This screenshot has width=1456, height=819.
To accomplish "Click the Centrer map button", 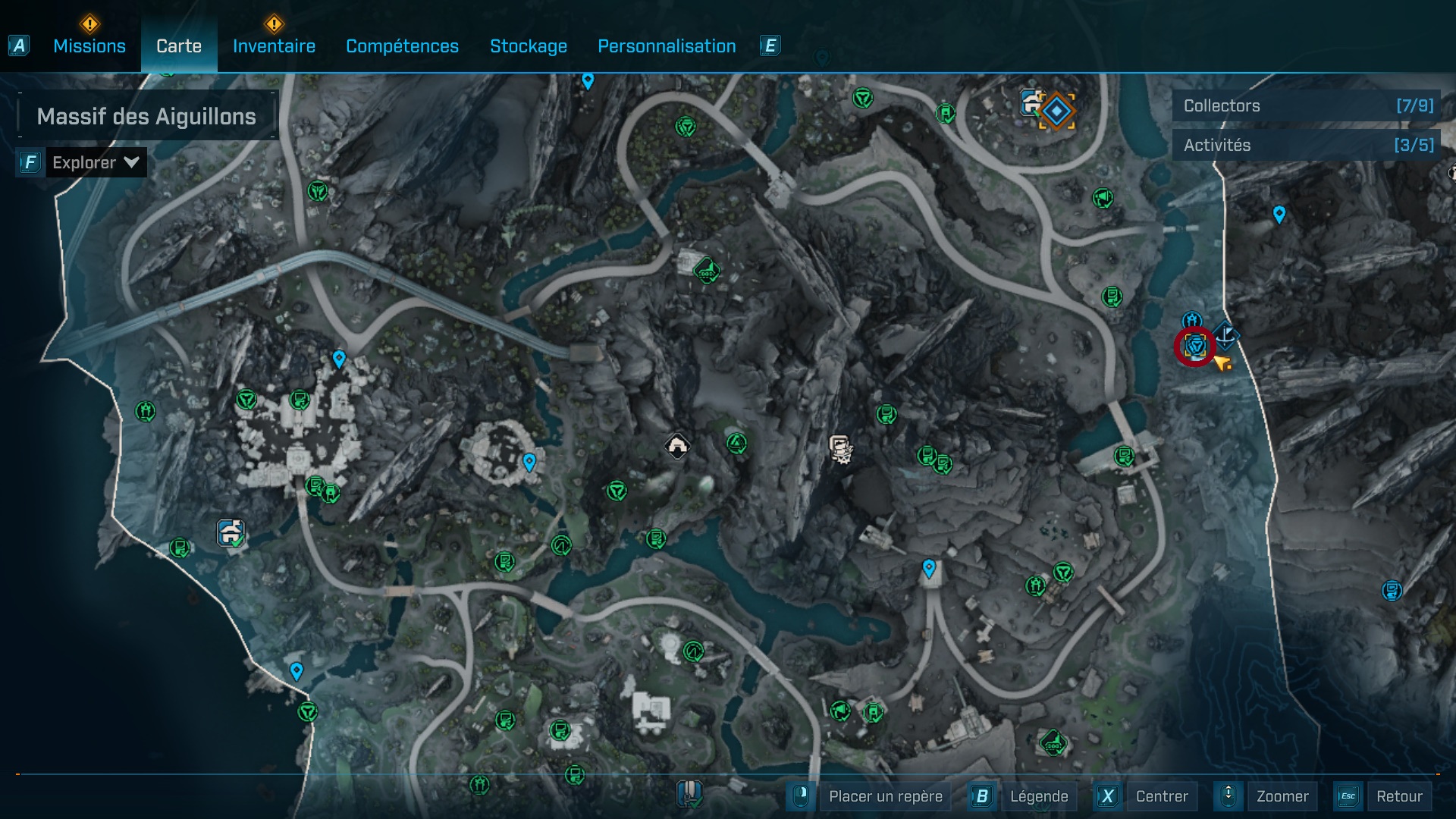I will [1161, 796].
